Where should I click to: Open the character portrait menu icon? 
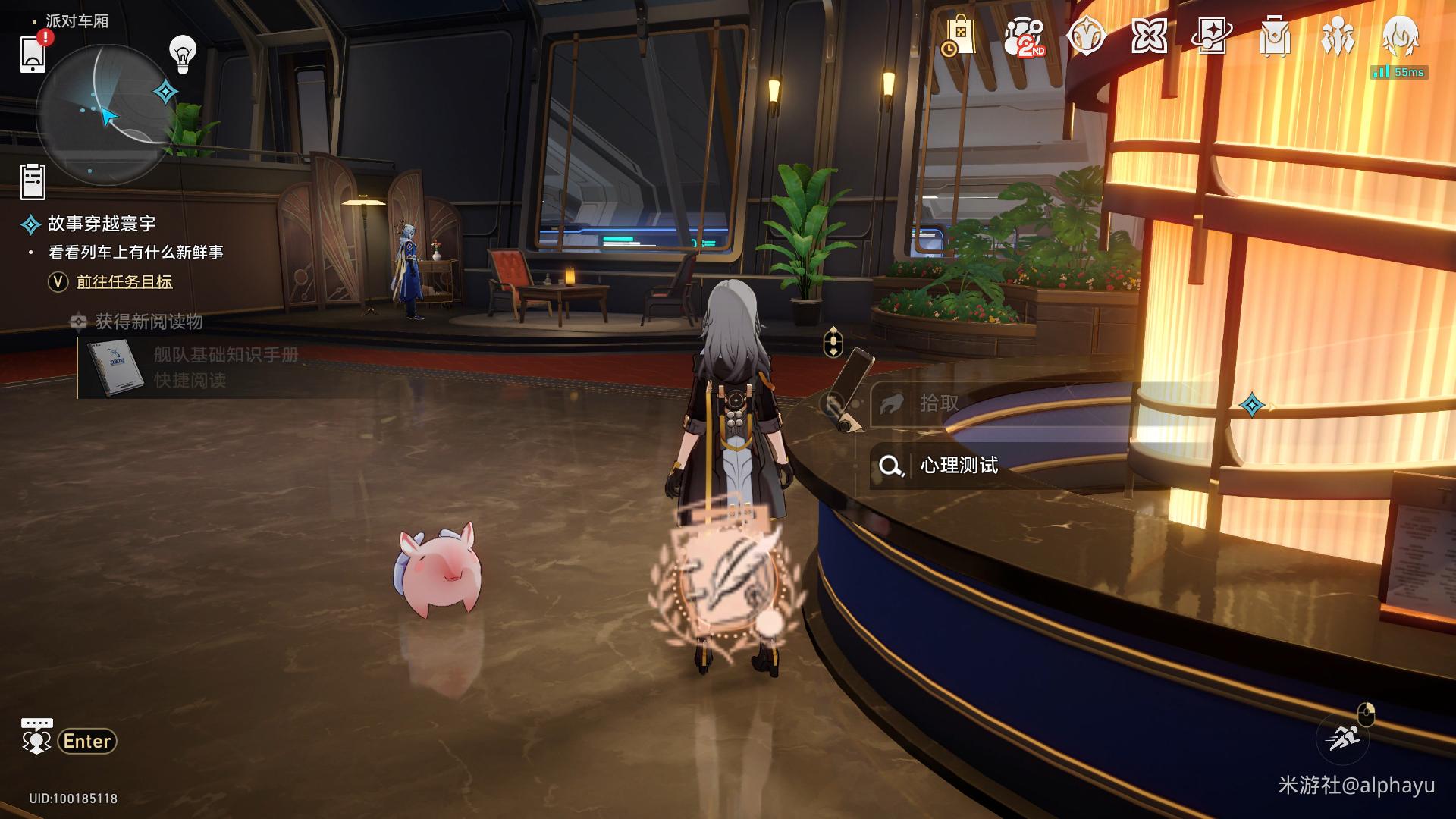point(1399,35)
